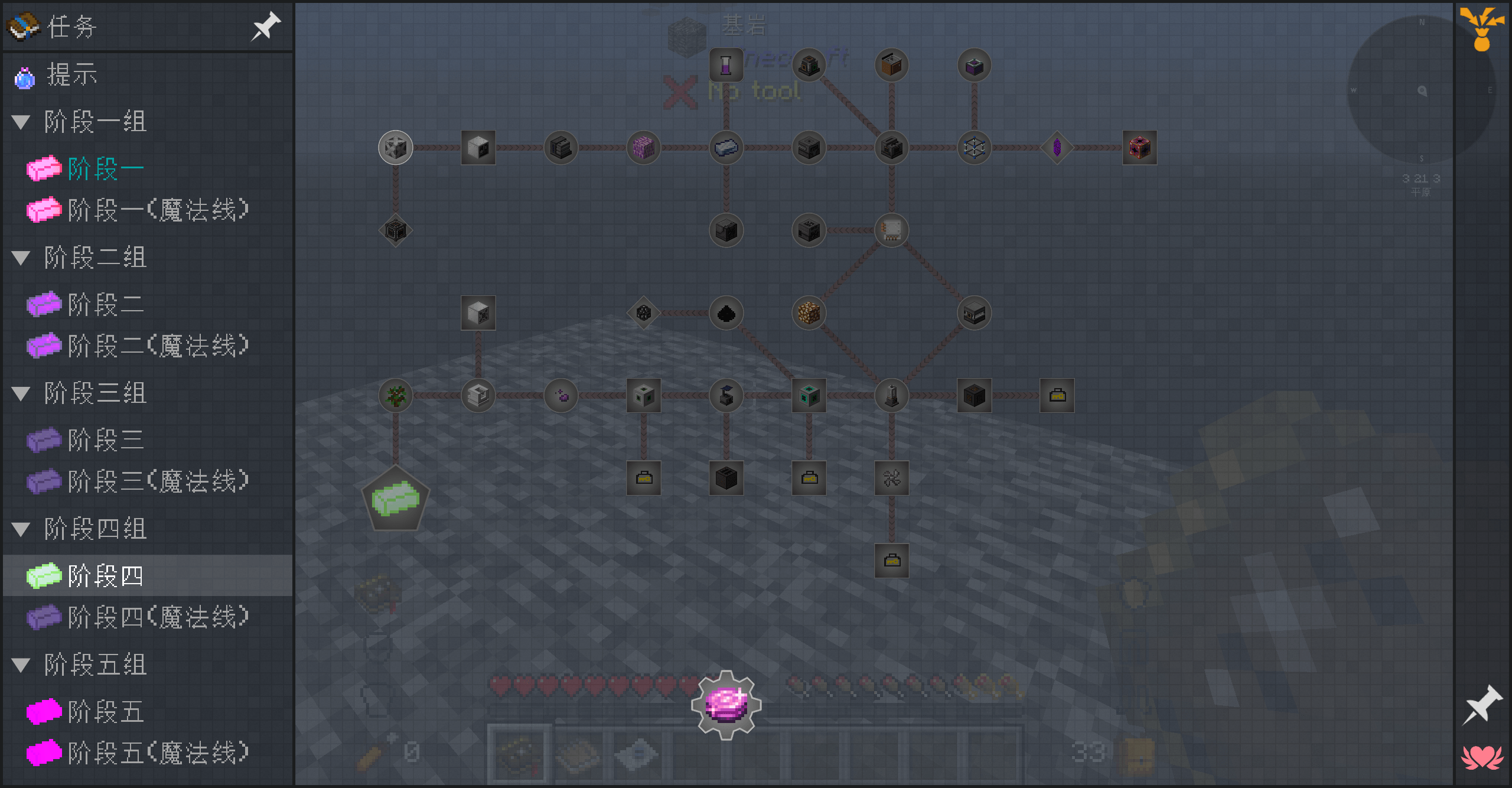Open the quest book icon beside 任务 header
This screenshot has height=788, width=1512.
click(22, 26)
